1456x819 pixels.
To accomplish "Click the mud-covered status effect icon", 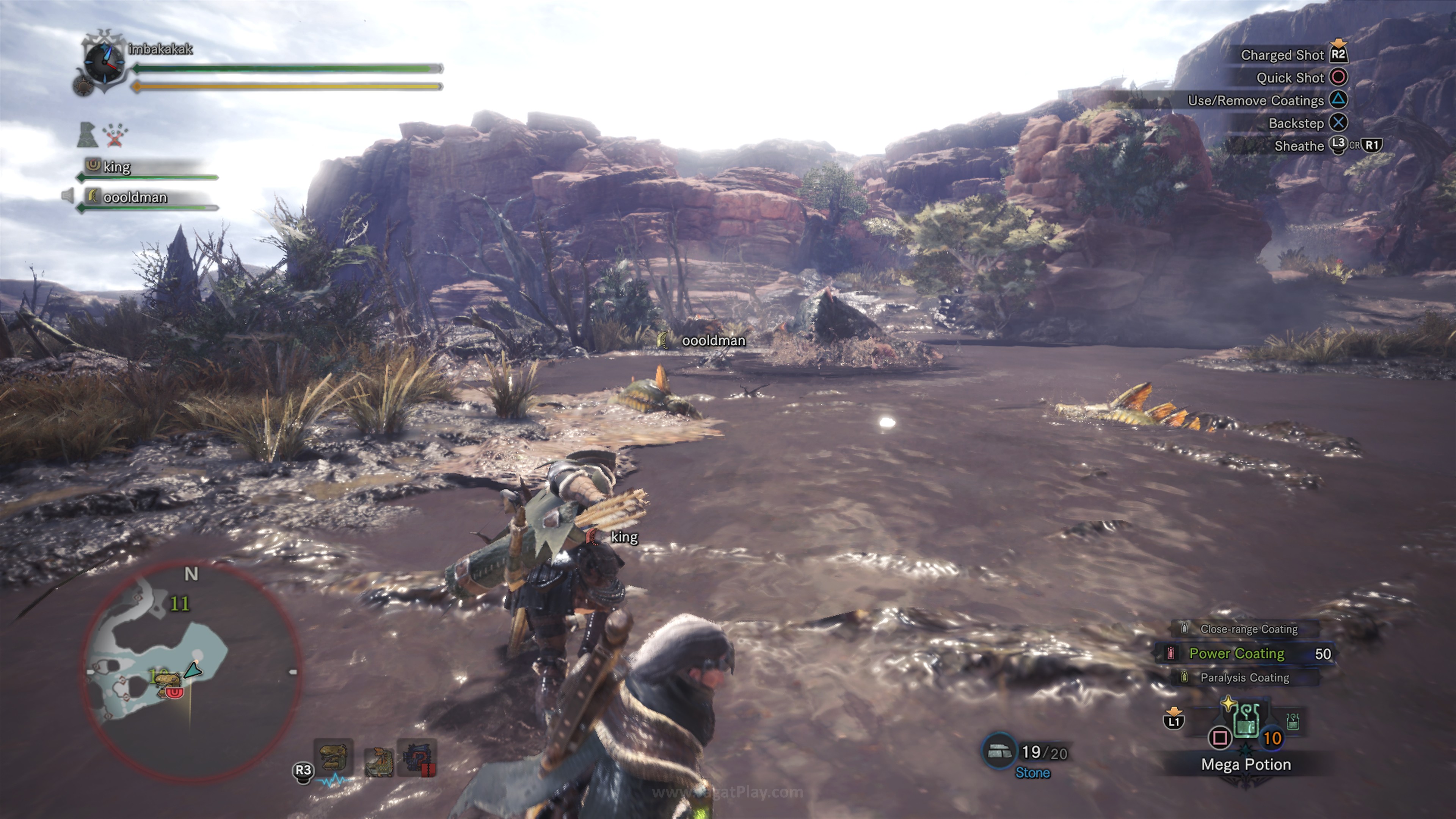I will click(x=88, y=135).
